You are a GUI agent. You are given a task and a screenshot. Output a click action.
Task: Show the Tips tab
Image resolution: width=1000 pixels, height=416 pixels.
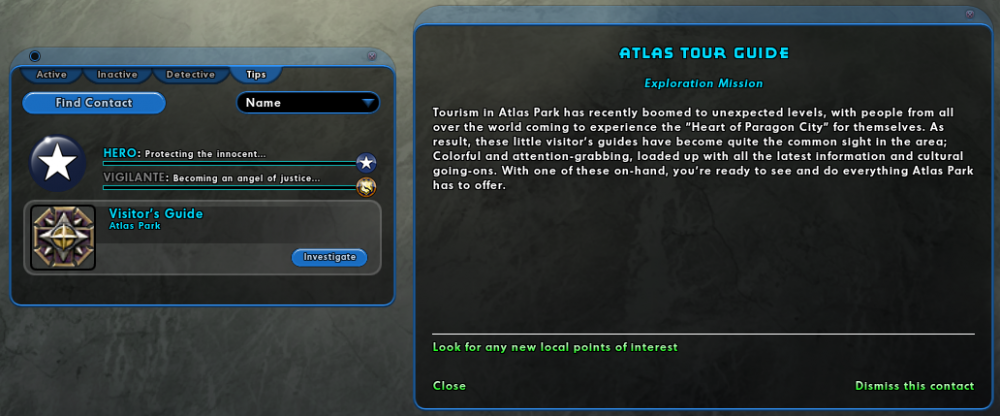(x=256, y=74)
